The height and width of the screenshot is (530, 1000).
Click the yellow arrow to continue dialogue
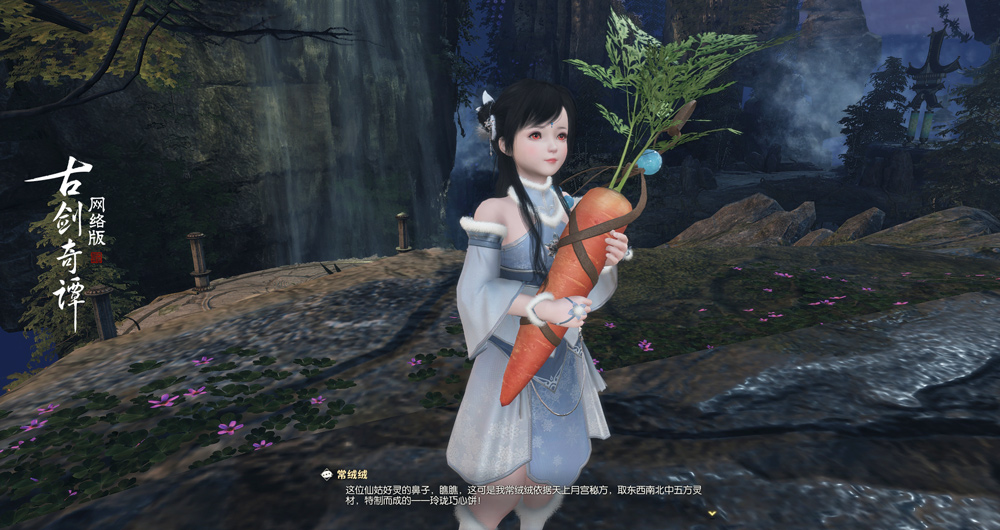click(x=712, y=513)
